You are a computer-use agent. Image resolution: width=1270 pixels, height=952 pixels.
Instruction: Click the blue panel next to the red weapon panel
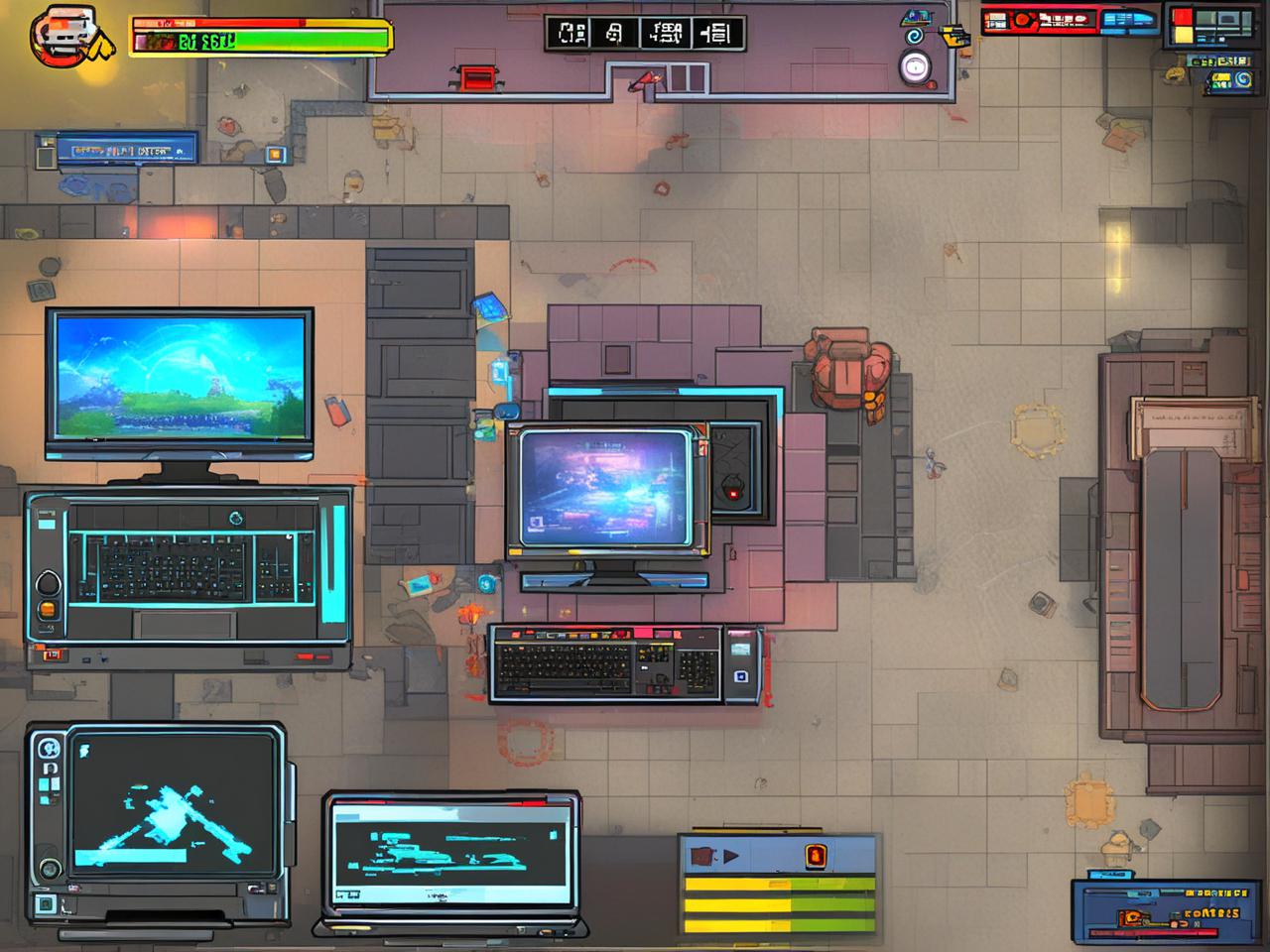click(x=1130, y=19)
